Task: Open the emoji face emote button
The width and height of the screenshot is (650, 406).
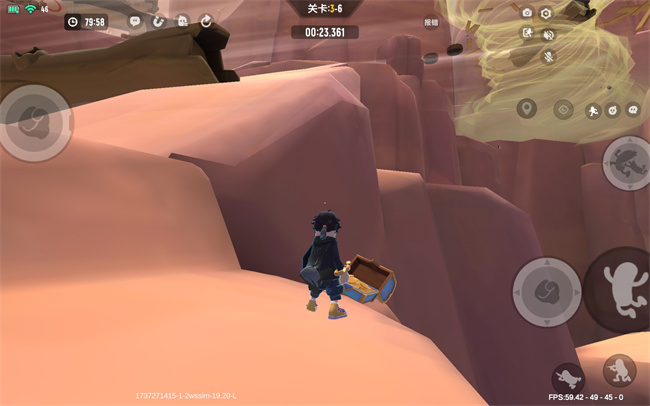Action: pyautogui.click(x=613, y=110)
